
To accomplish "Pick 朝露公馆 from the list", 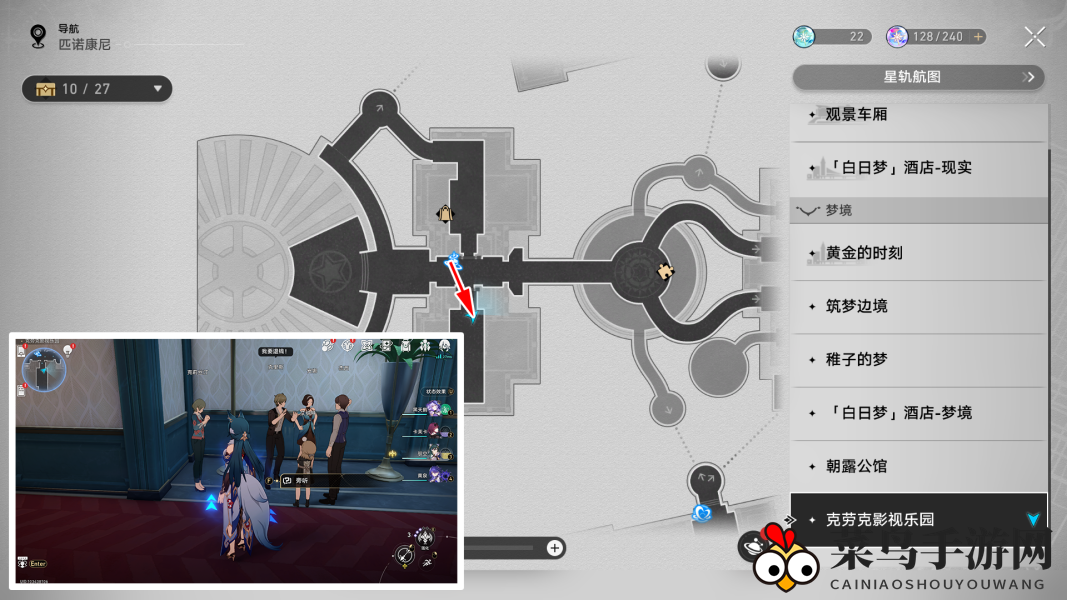I will pos(918,466).
